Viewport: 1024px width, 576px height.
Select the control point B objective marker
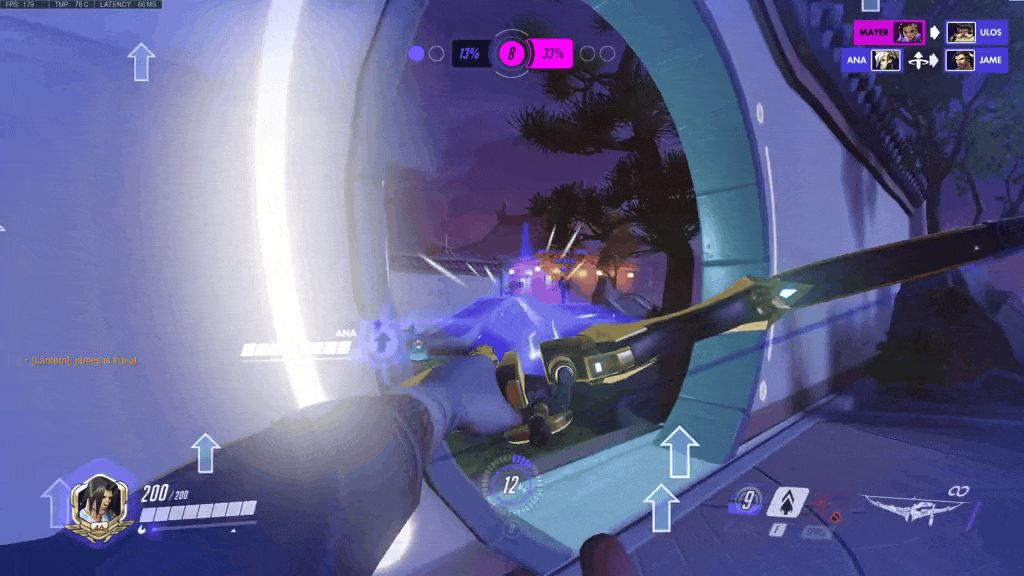tap(511, 53)
